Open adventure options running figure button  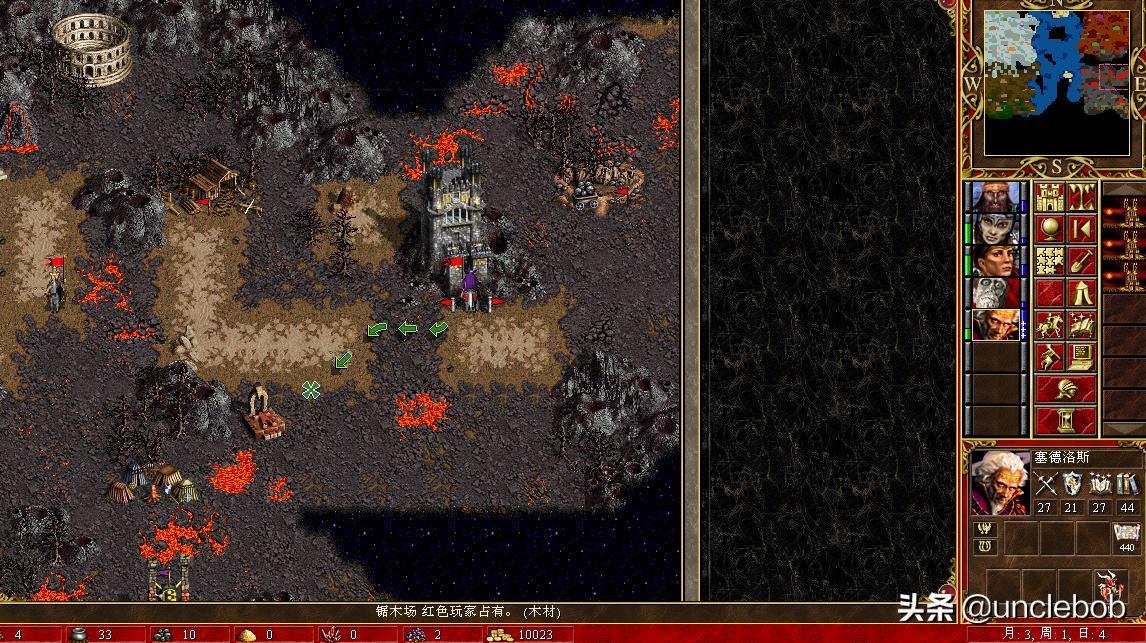coord(1049,356)
